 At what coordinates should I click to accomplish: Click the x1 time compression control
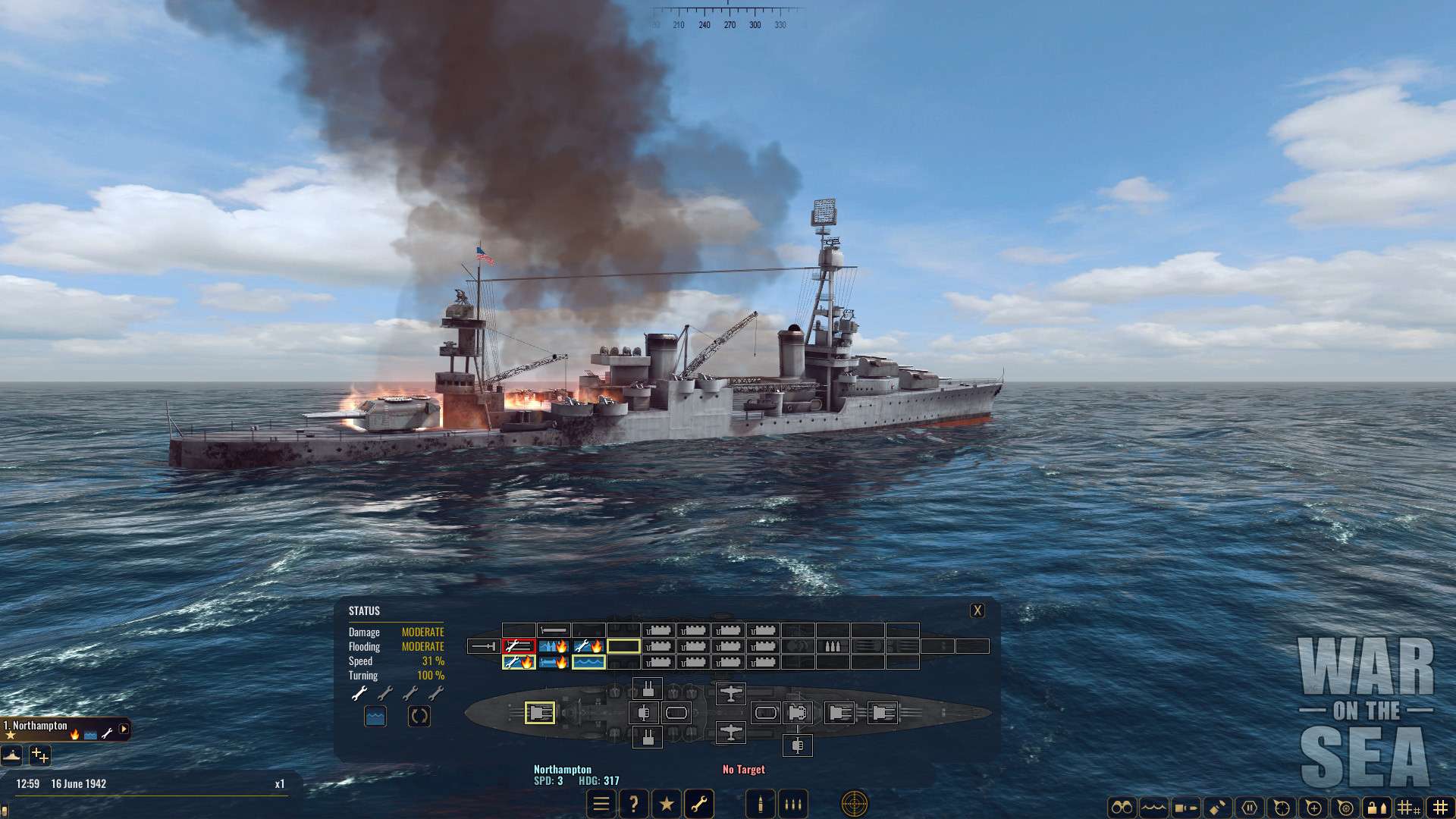pos(281,783)
